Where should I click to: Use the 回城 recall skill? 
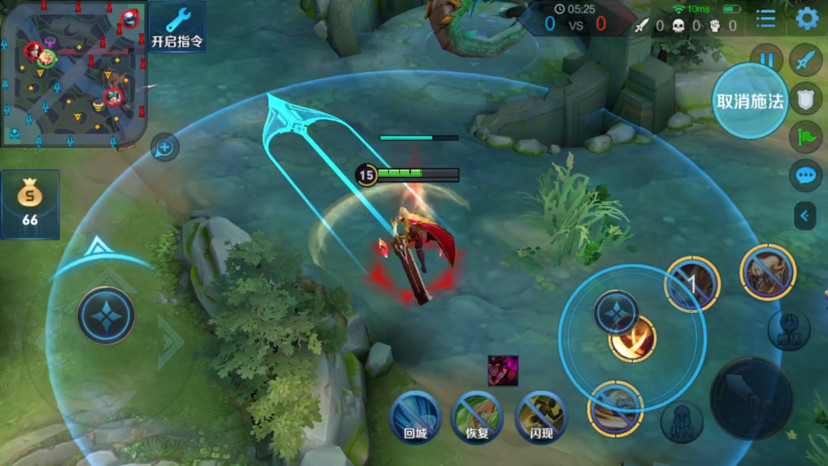point(415,415)
